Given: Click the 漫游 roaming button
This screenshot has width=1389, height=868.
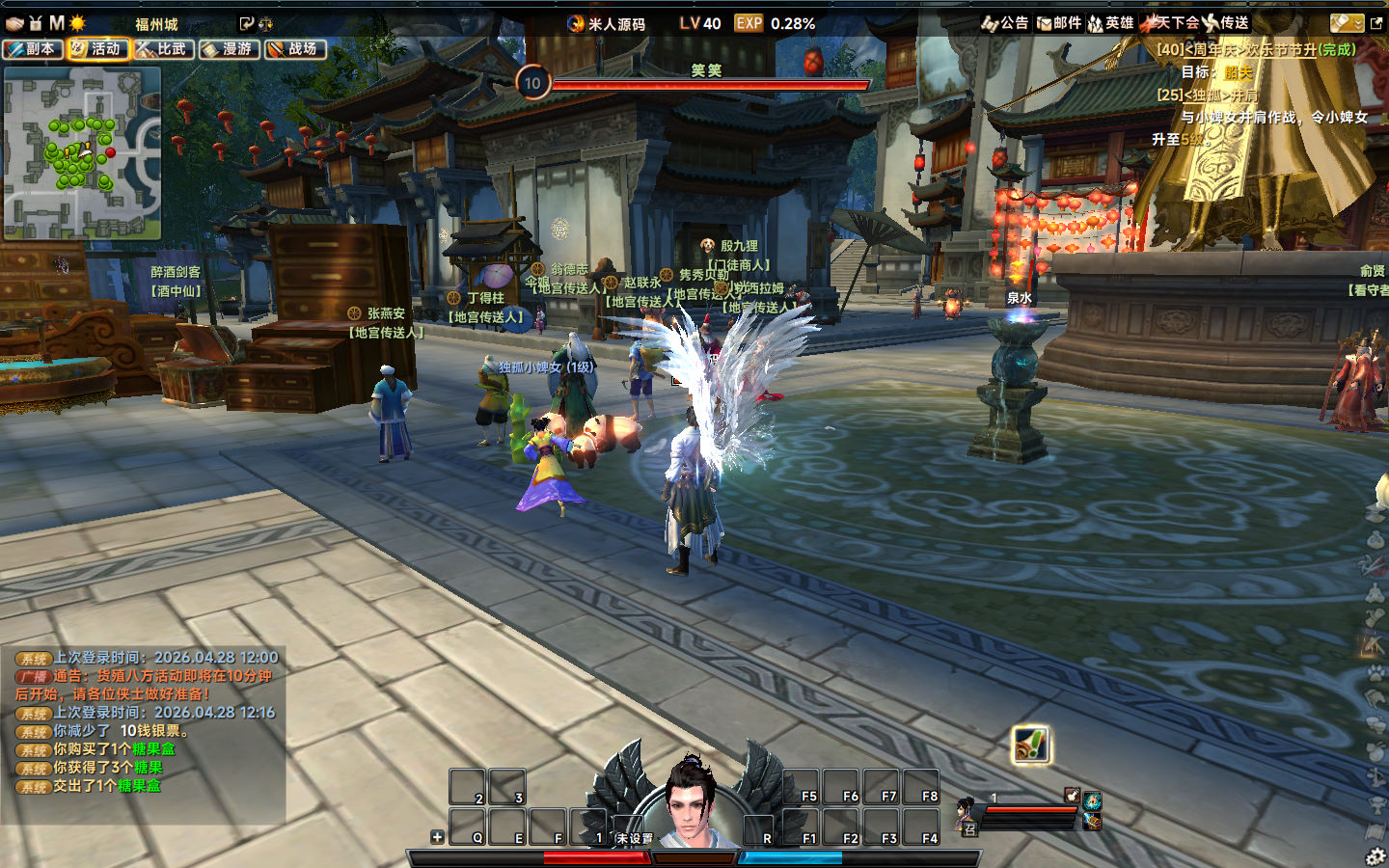Looking at the screenshot, I should coord(229,49).
